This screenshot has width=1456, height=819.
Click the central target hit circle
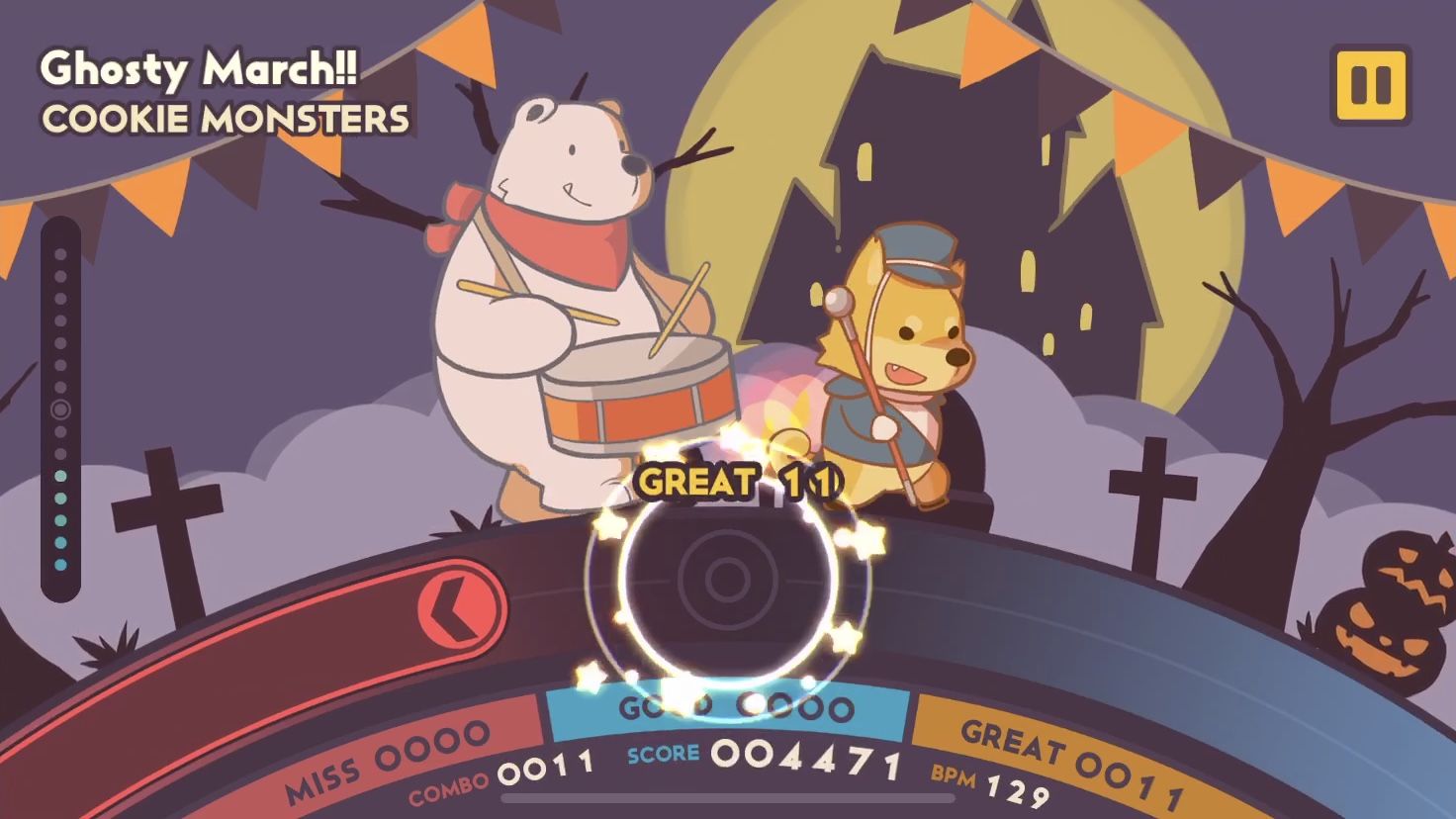click(x=723, y=579)
